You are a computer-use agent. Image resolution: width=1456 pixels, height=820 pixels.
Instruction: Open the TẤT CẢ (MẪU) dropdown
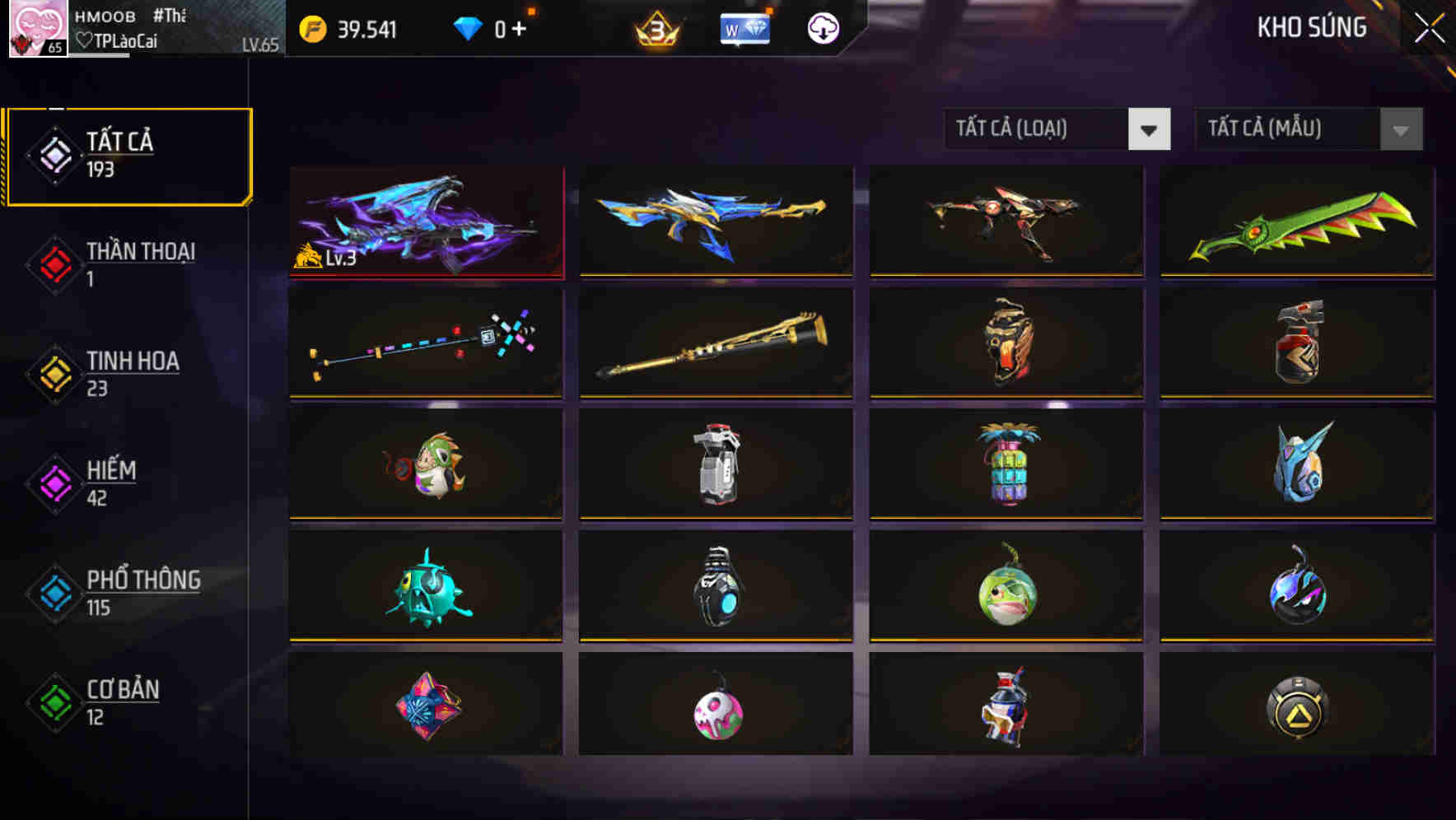1308,129
